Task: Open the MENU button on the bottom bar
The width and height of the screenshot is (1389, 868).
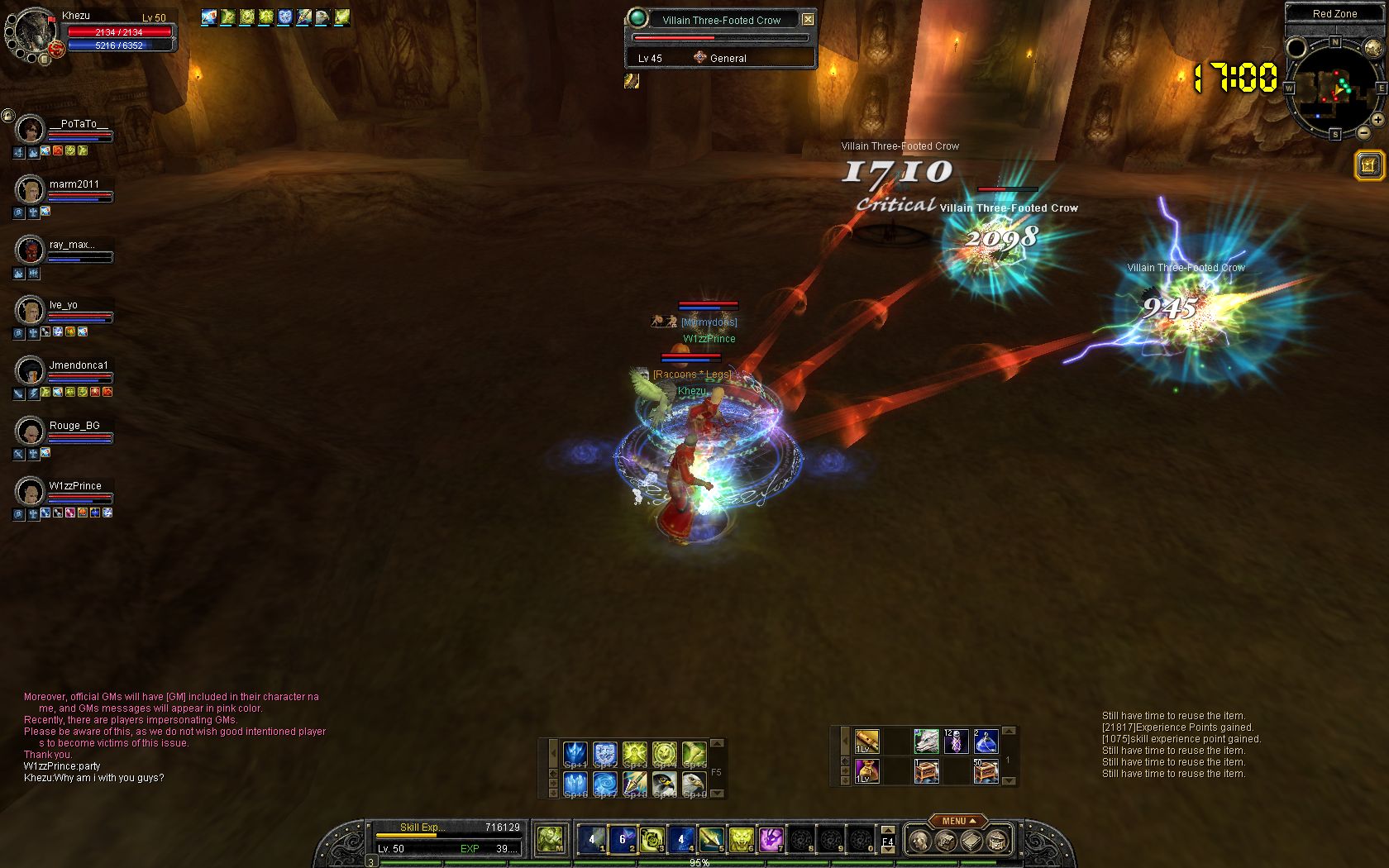Action: tap(957, 821)
